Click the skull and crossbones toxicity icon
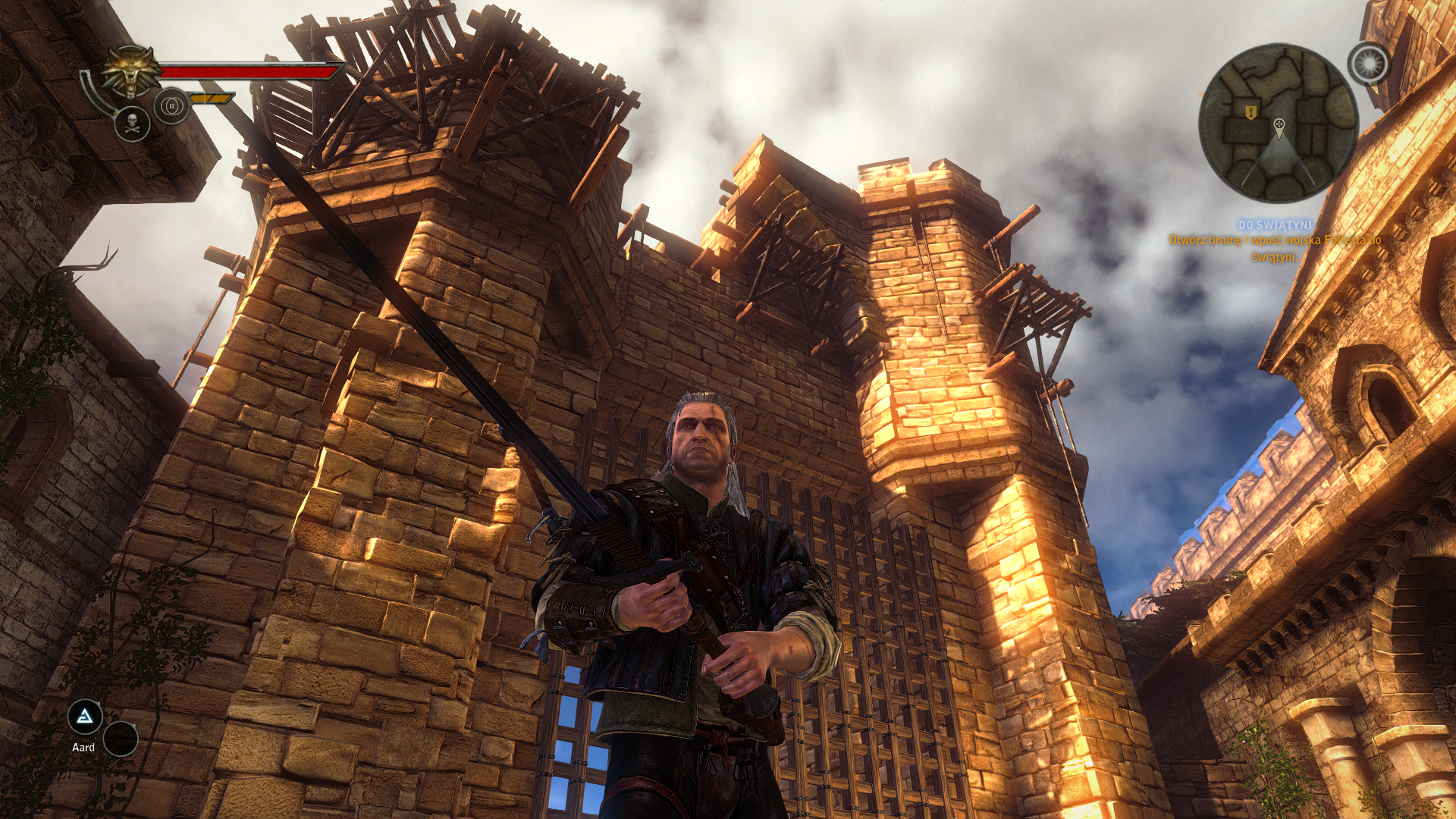 (132, 124)
